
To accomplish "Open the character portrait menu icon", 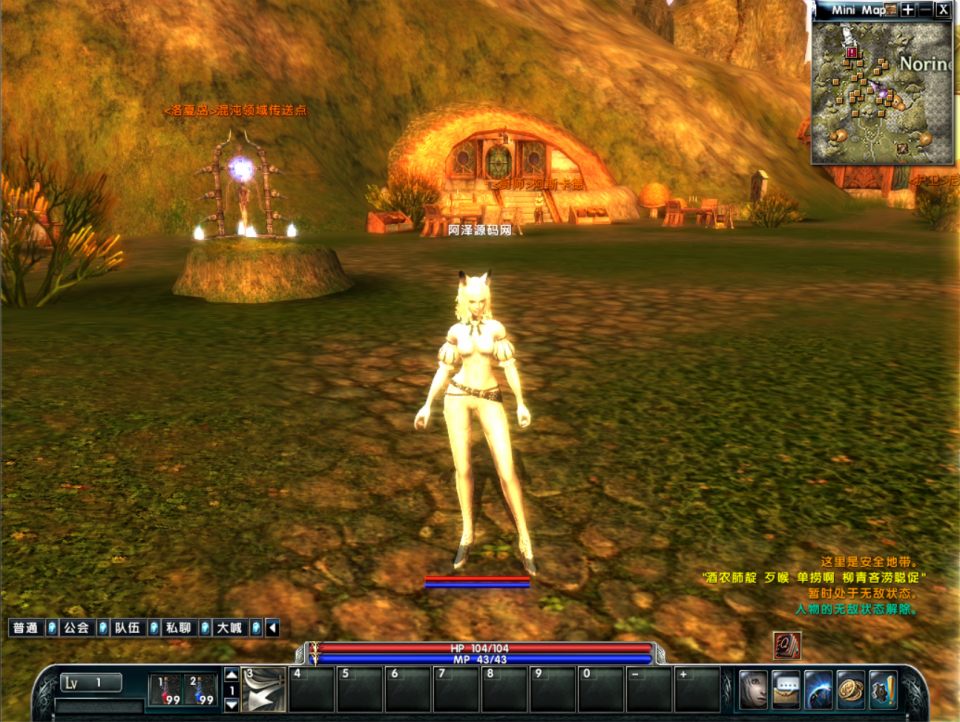I will 753,690.
